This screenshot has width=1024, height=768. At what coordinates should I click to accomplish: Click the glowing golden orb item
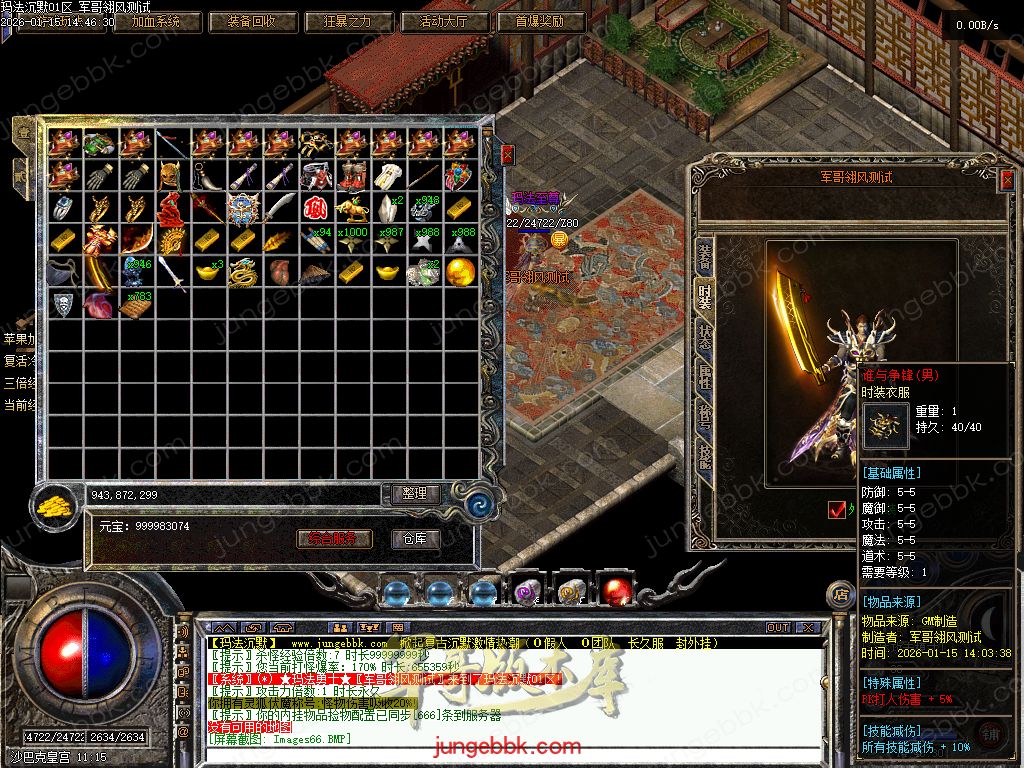[459, 272]
